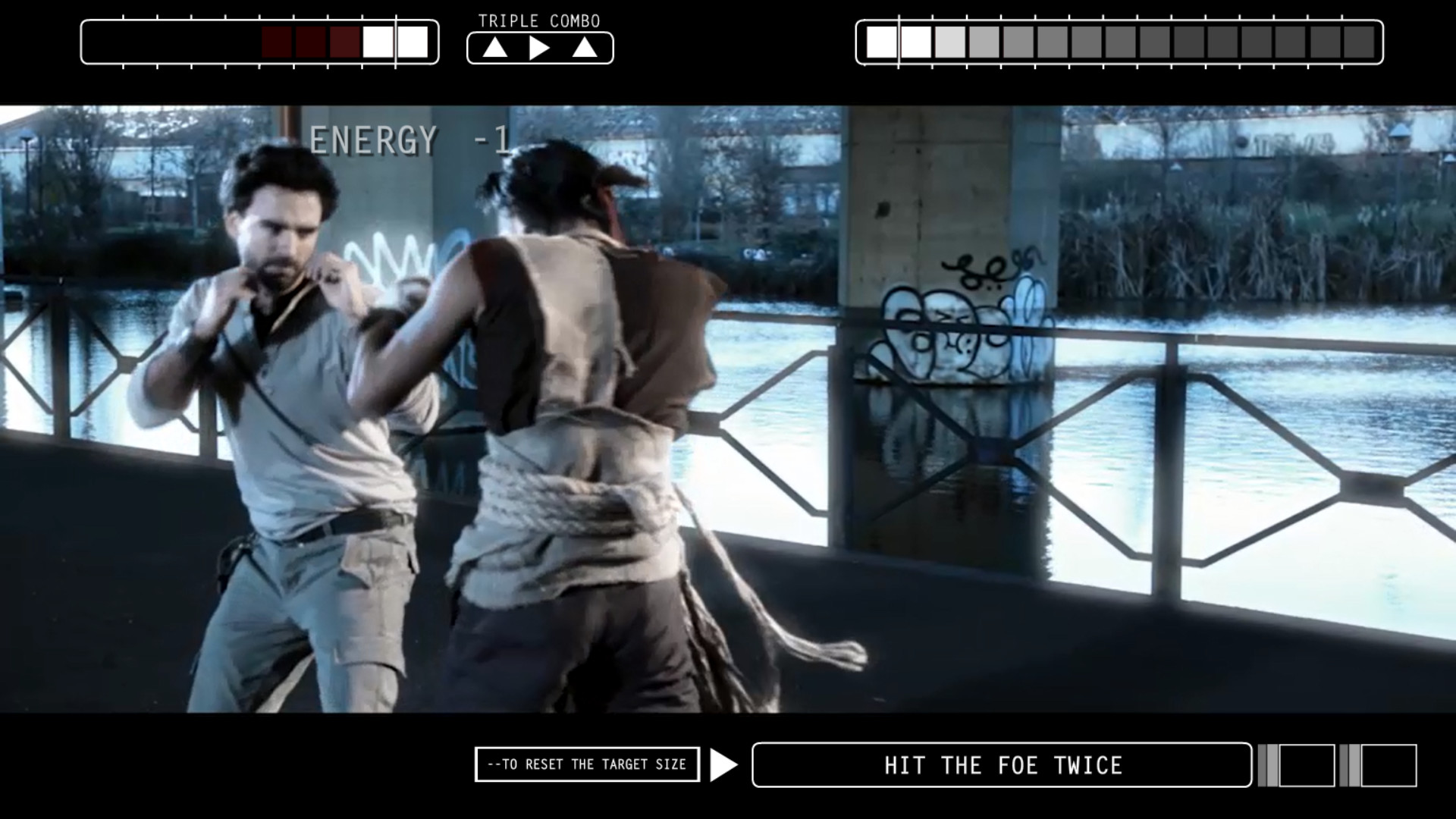Select the leftmost white segment of the top-right meter

(880, 42)
